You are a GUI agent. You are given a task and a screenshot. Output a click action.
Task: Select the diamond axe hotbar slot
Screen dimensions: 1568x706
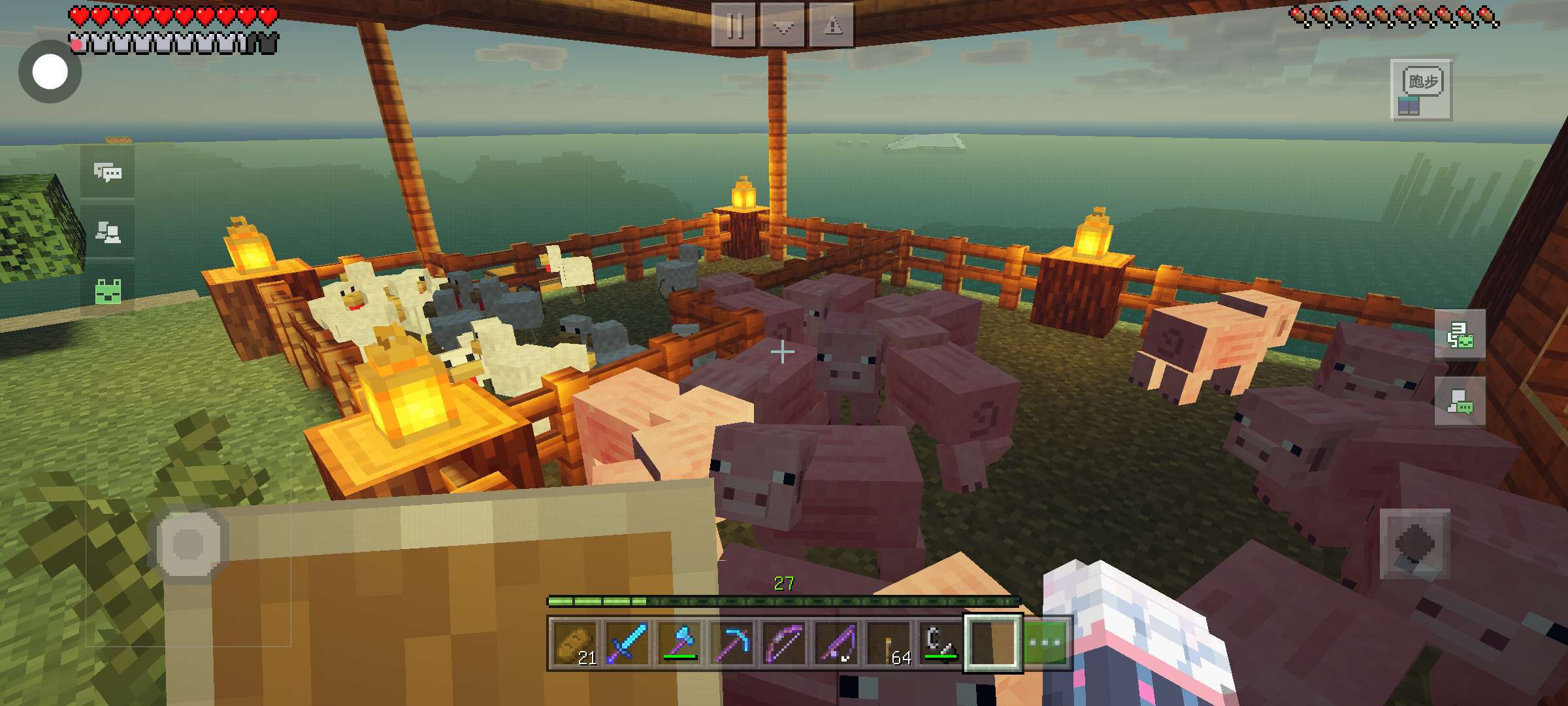[x=679, y=643]
